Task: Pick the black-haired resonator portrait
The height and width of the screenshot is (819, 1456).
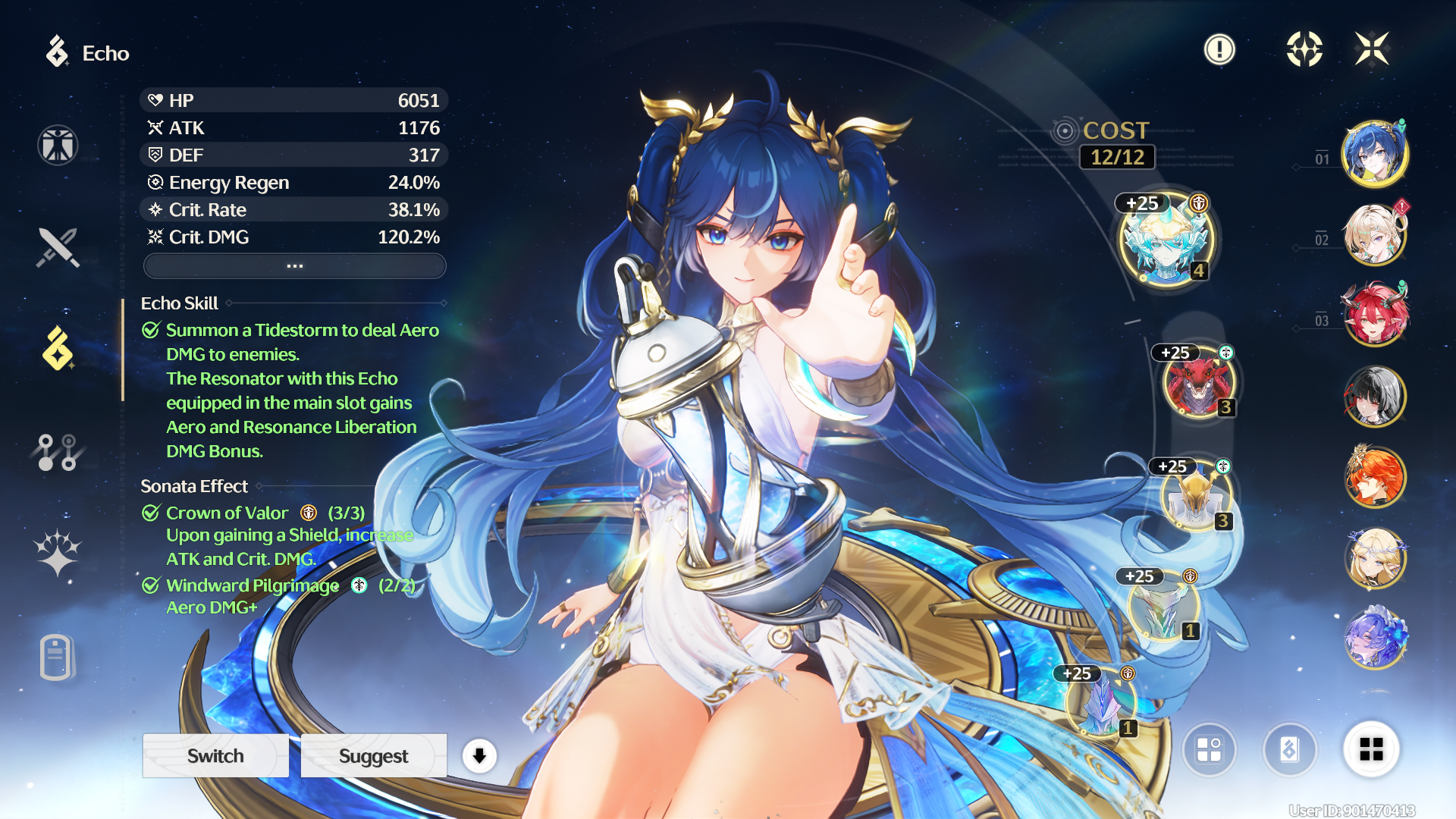Action: click(x=1375, y=395)
